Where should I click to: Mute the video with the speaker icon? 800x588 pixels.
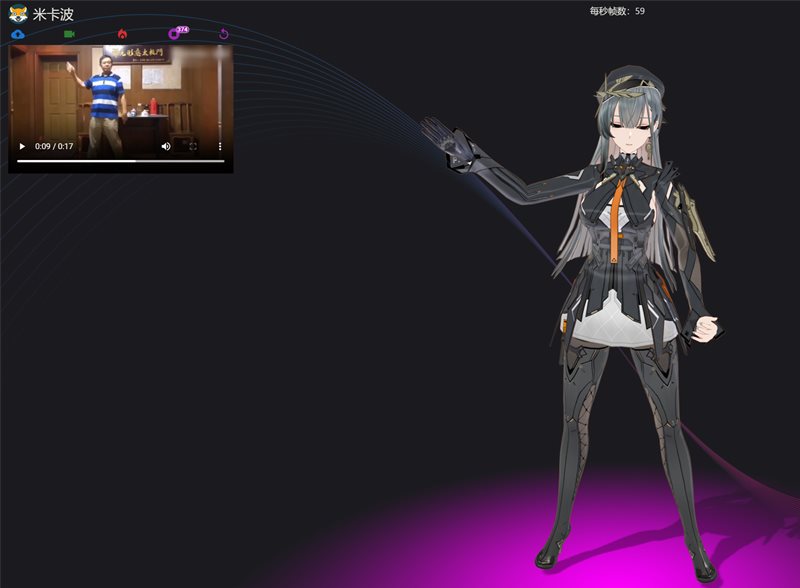166,146
